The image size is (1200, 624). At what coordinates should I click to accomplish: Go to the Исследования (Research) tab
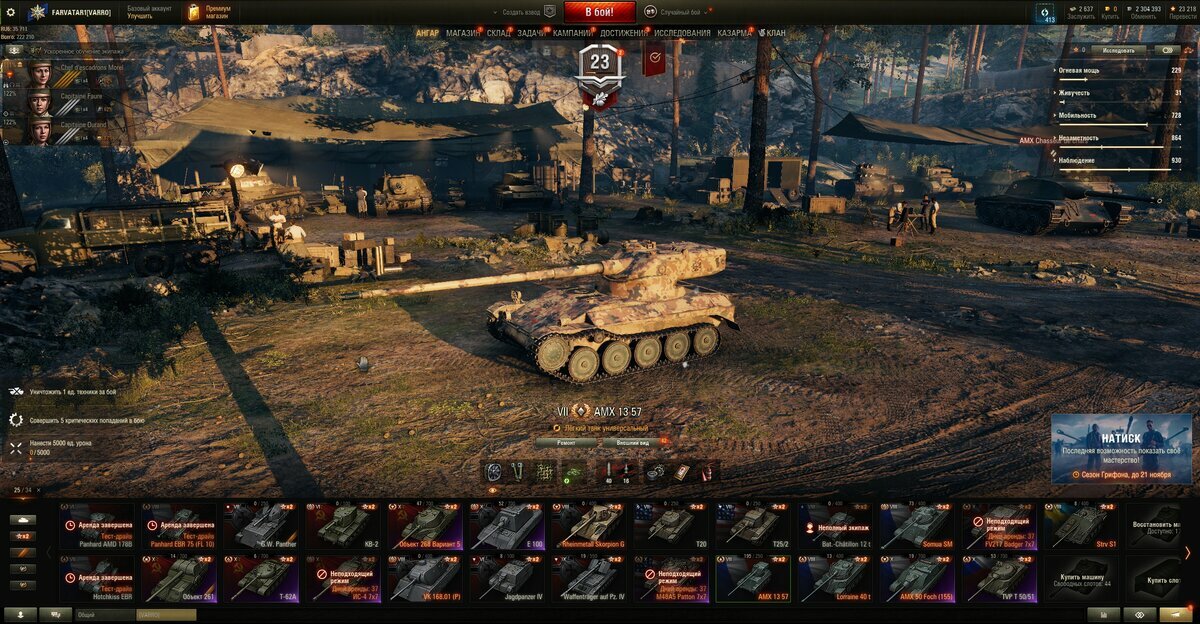tap(682, 33)
